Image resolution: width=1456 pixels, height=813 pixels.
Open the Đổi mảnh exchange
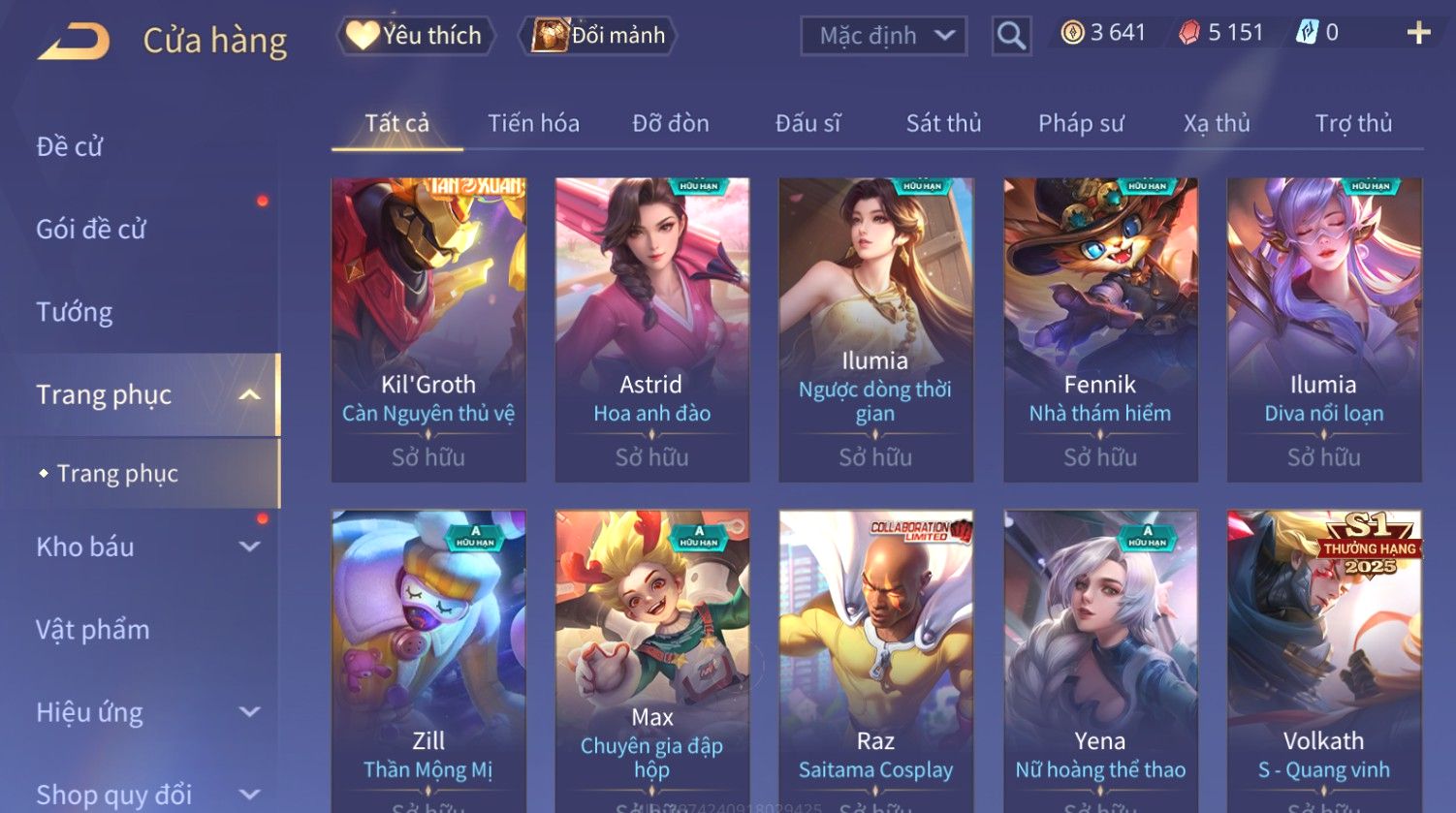(599, 36)
